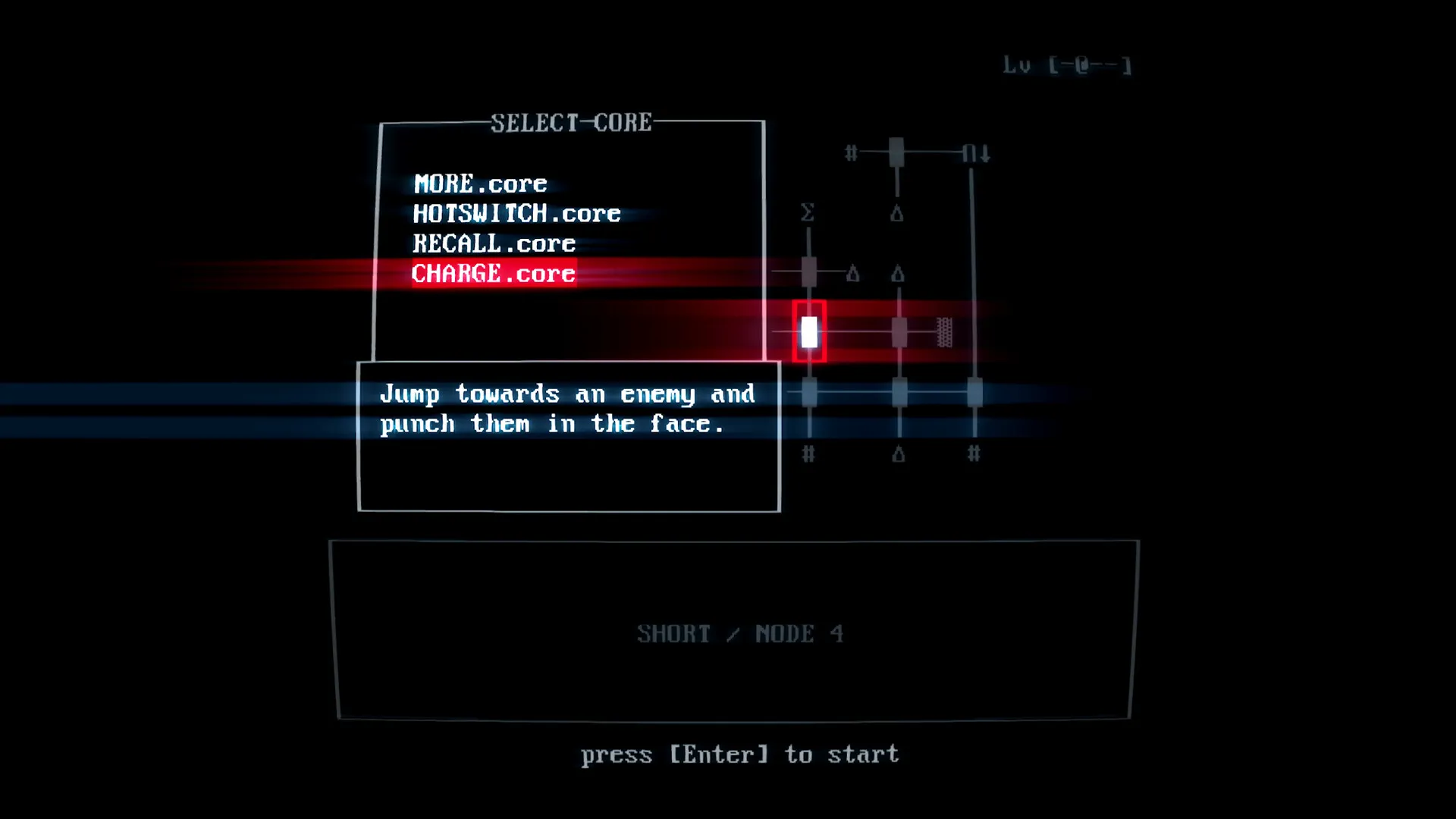The image size is (1456, 819).
Task: Click the Lv gauge in the top-right corner
Action: [x=1068, y=66]
